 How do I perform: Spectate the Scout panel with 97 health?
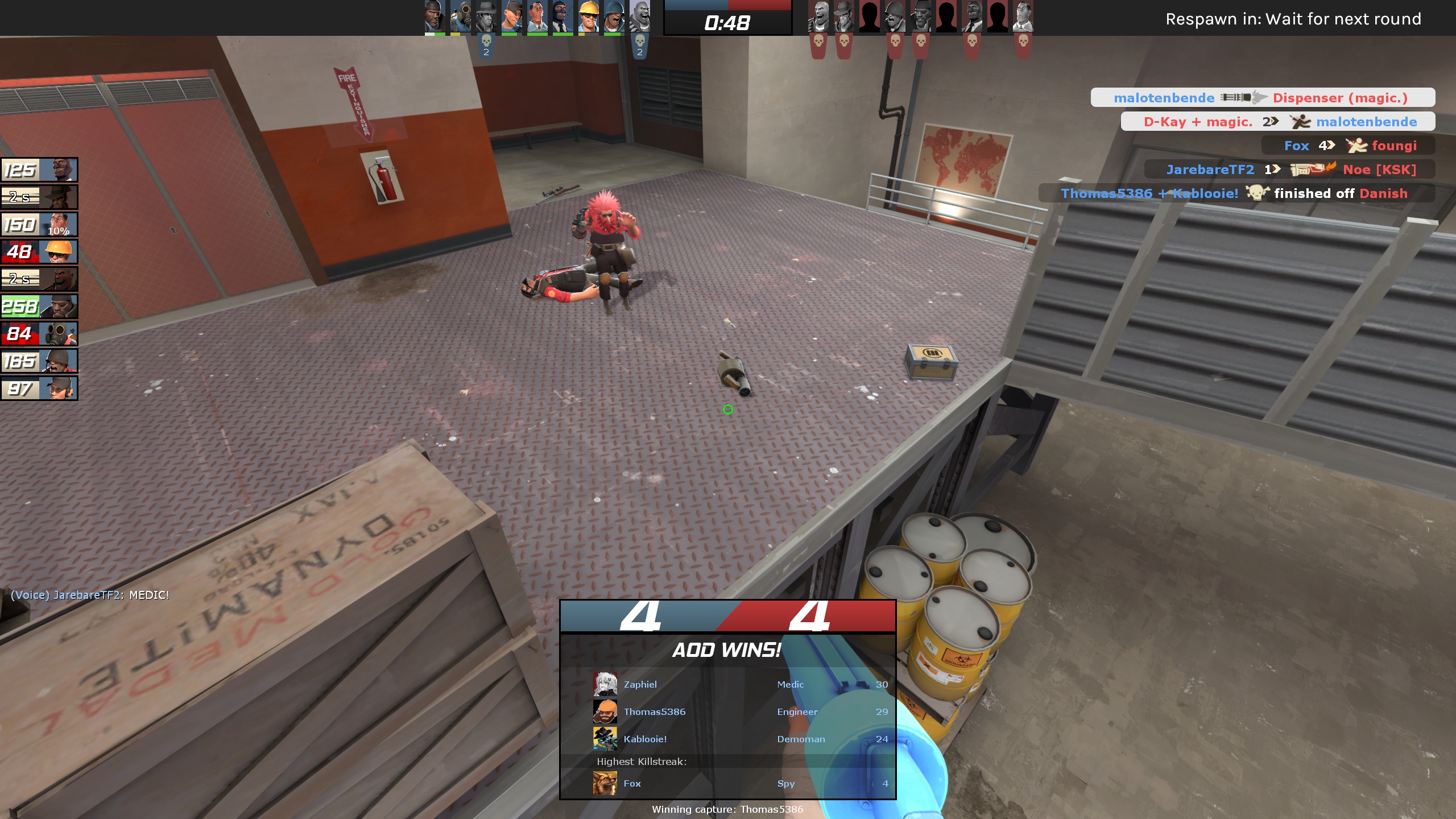pos(39,389)
